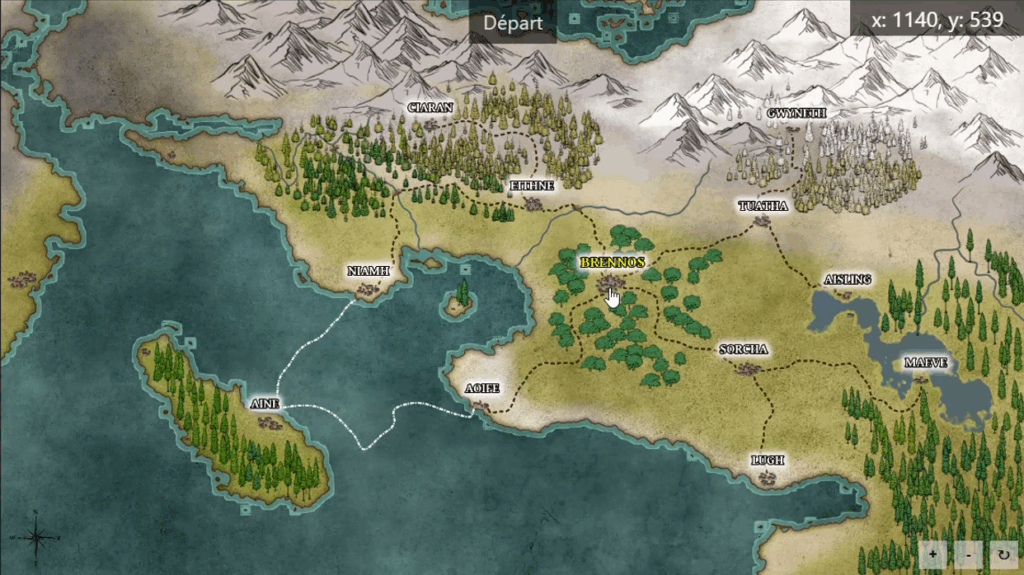
Task: Choose the Ciaran town on the map
Action: pyautogui.click(x=432, y=124)
